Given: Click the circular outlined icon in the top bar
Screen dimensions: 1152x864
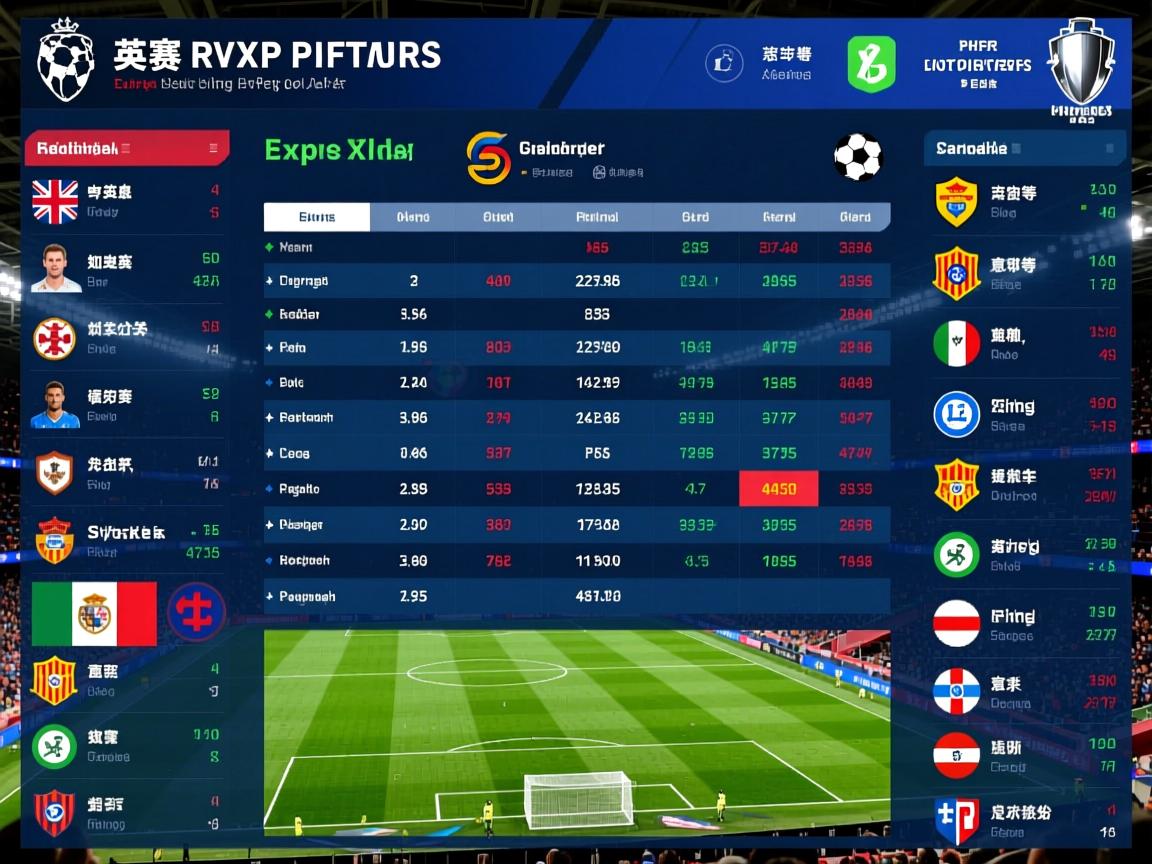Looking at the screenshot, I should [x=724, y=64].
